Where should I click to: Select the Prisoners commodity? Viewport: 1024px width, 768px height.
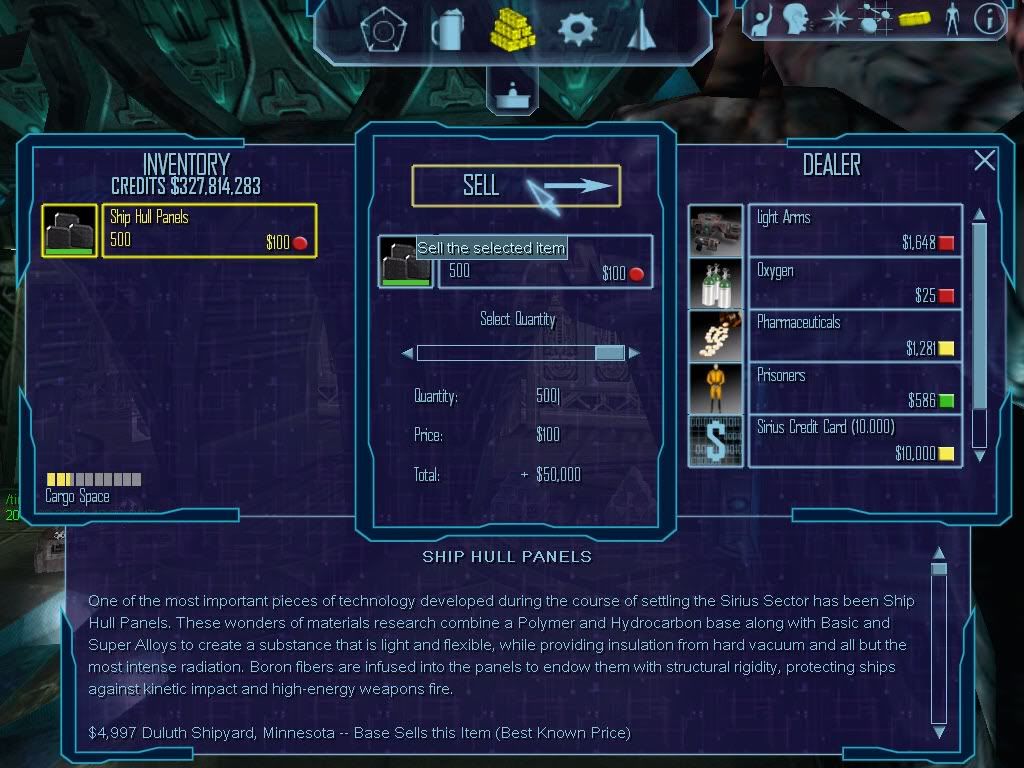[855, 388]
